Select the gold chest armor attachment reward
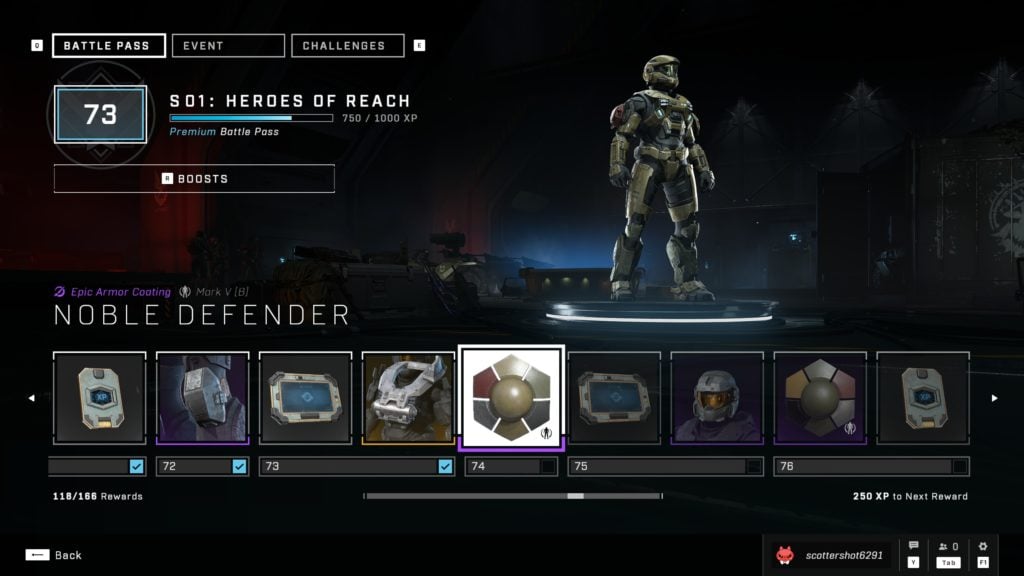The height and width of the screenshot is (576, 1024). (407, 397)
